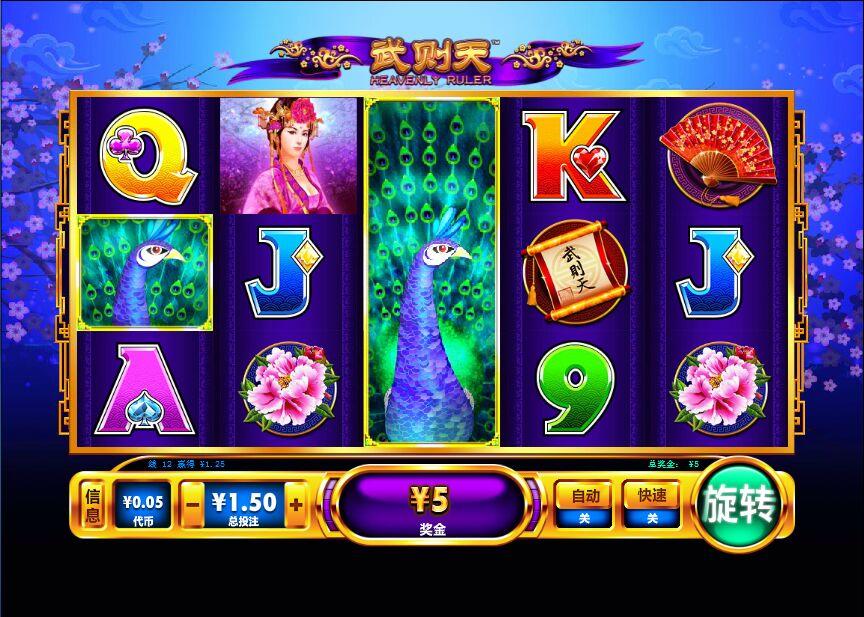Spin the reels with the green 旋转 button
The width and height of the screenshot is (864, 617).
tap(741, 507)
